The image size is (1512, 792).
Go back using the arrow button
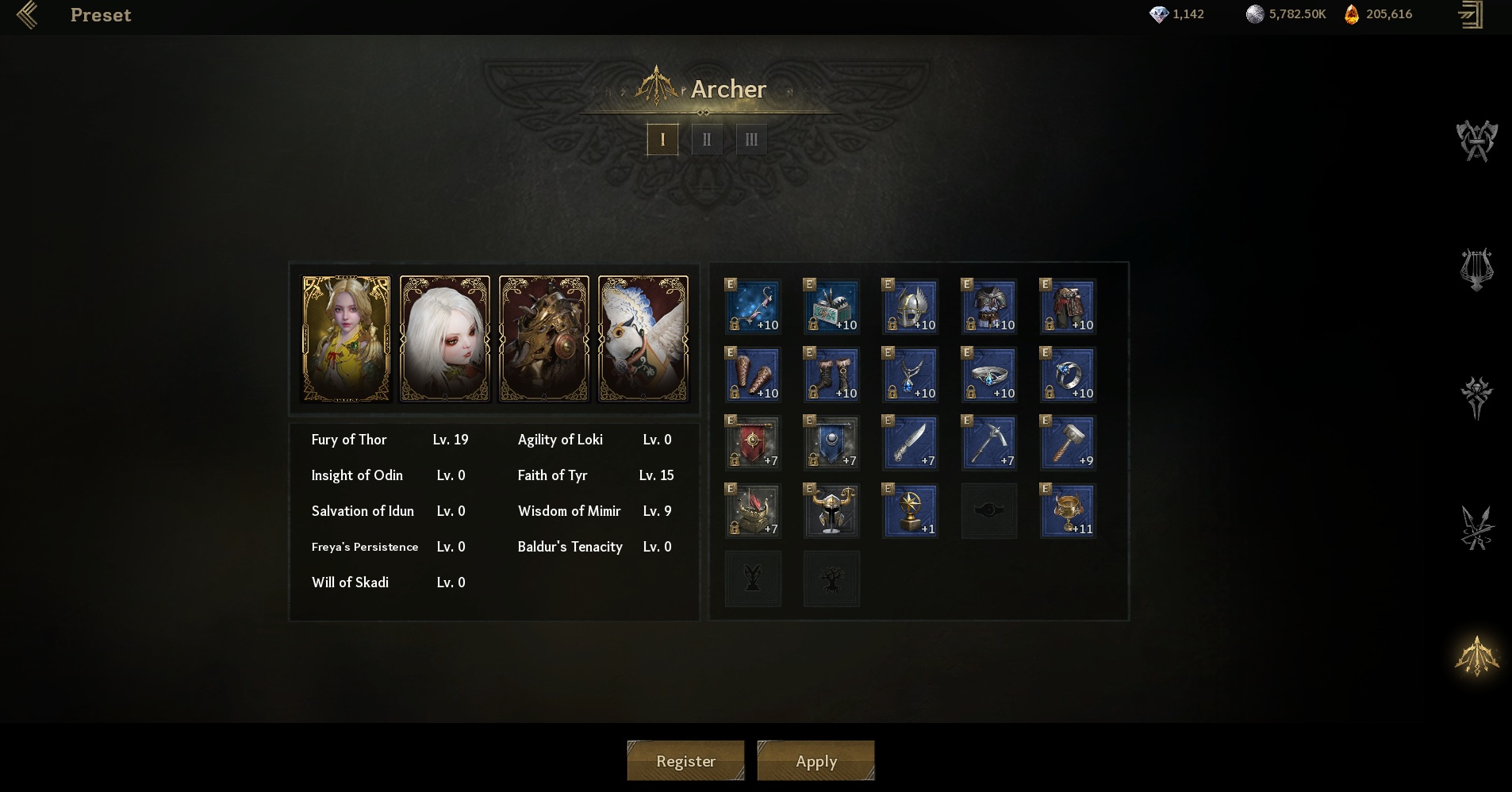[x=27, y=15]
